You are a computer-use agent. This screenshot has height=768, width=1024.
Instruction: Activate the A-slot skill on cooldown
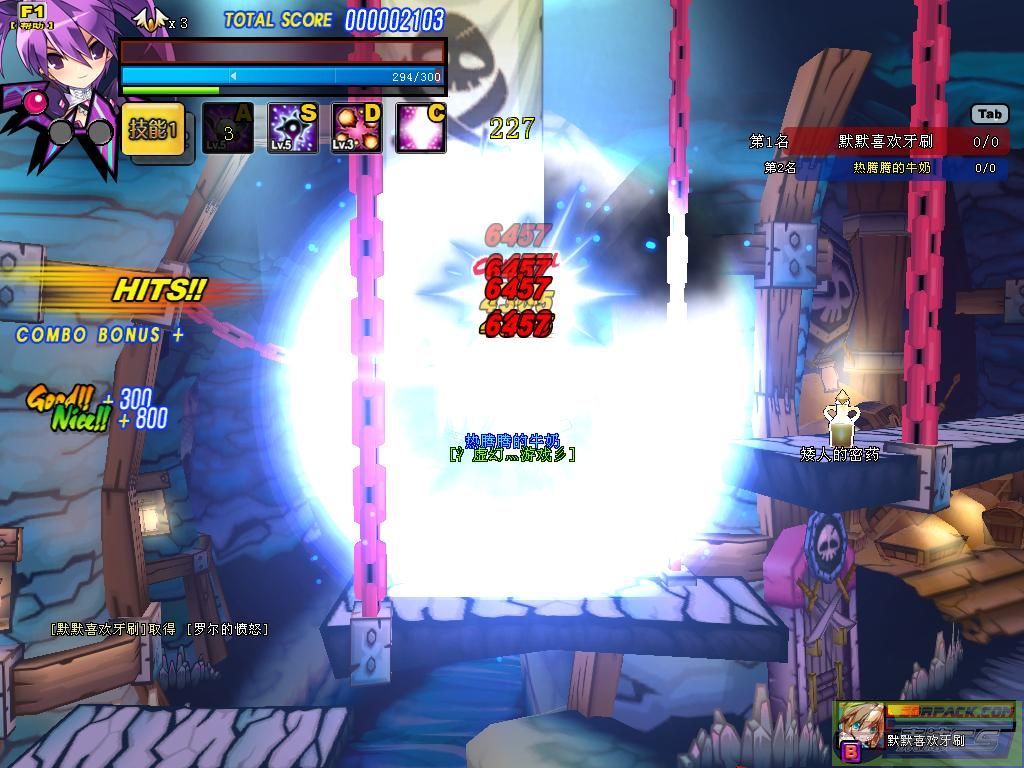pyautogui.click(x=228, y=129)
